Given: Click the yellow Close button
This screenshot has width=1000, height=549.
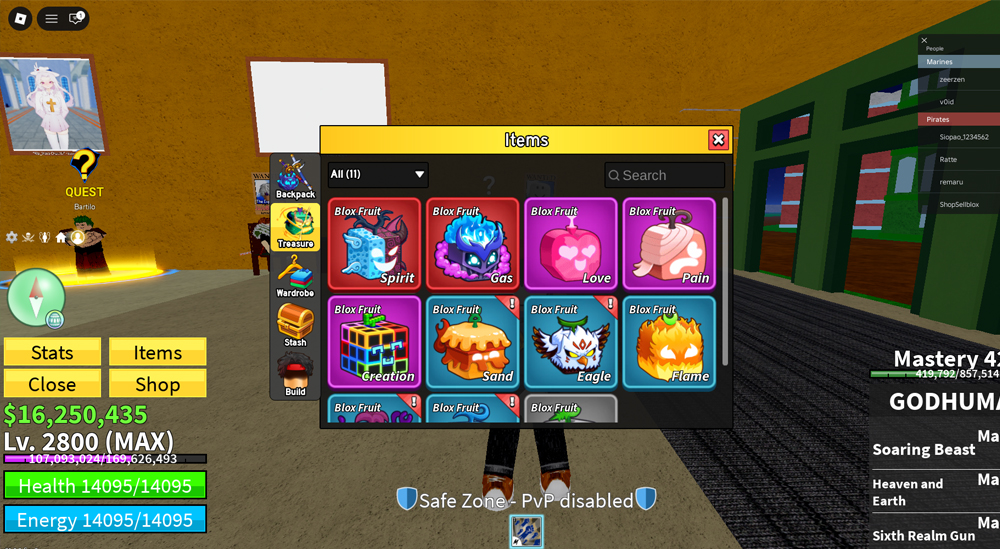Looking at the screenshot, I should (x=52, y=384).
